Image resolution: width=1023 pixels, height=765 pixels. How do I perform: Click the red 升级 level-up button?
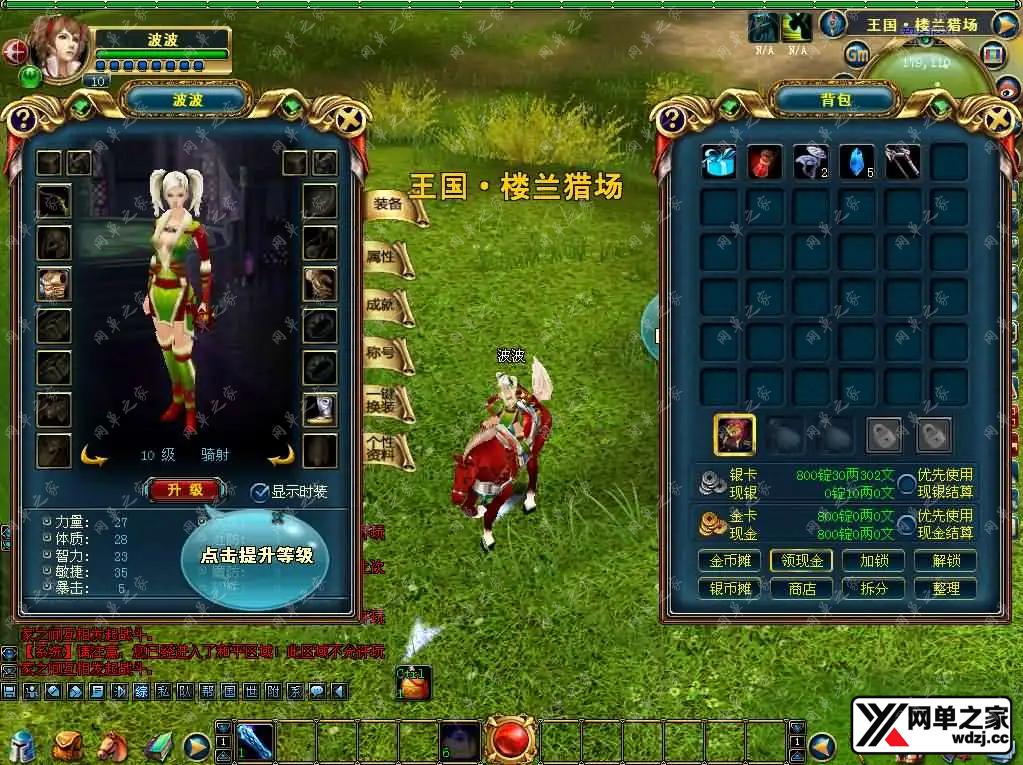[185, 490]
